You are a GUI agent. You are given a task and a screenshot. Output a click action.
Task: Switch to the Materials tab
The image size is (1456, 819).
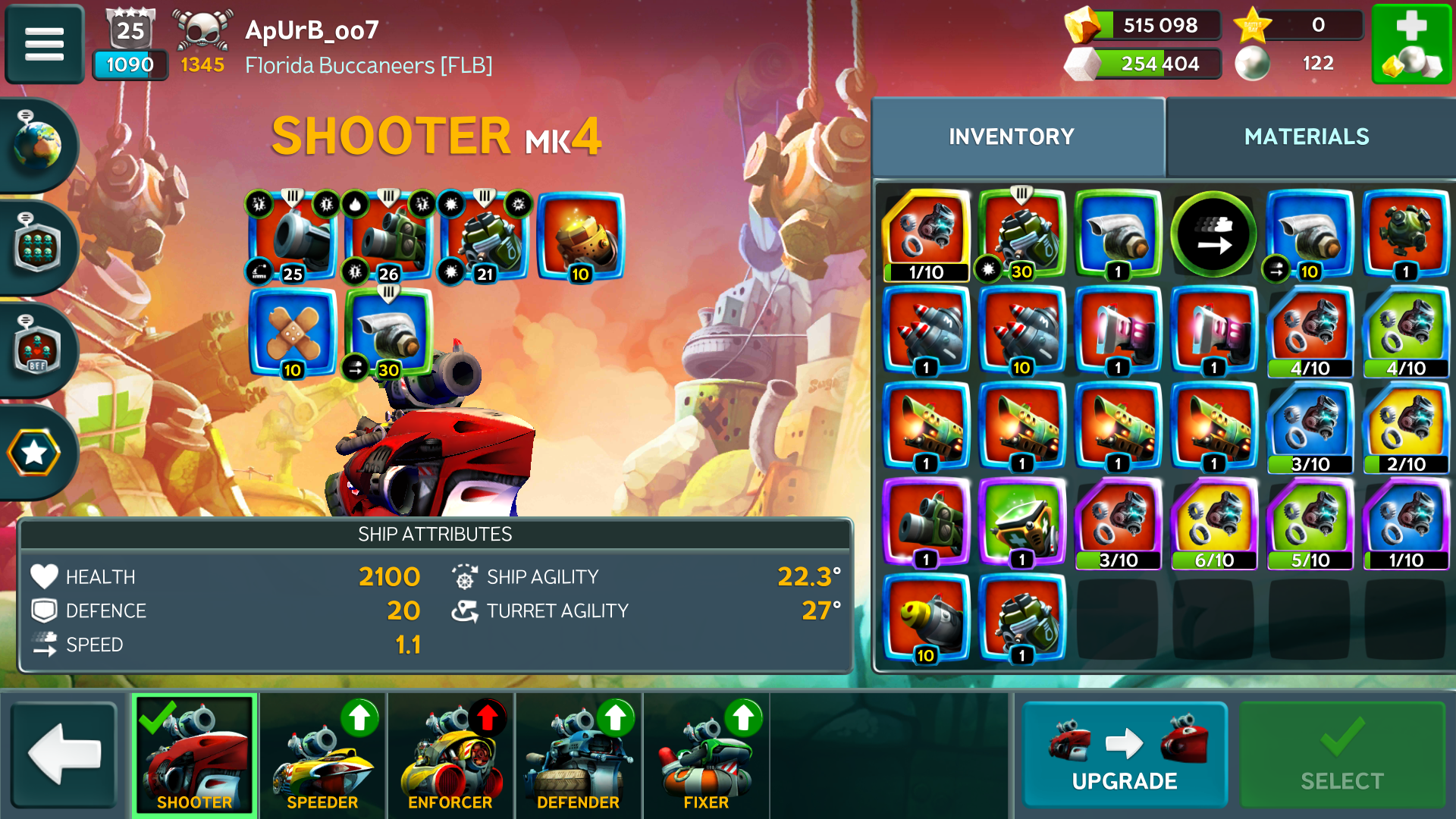(x=1306, y=136)
